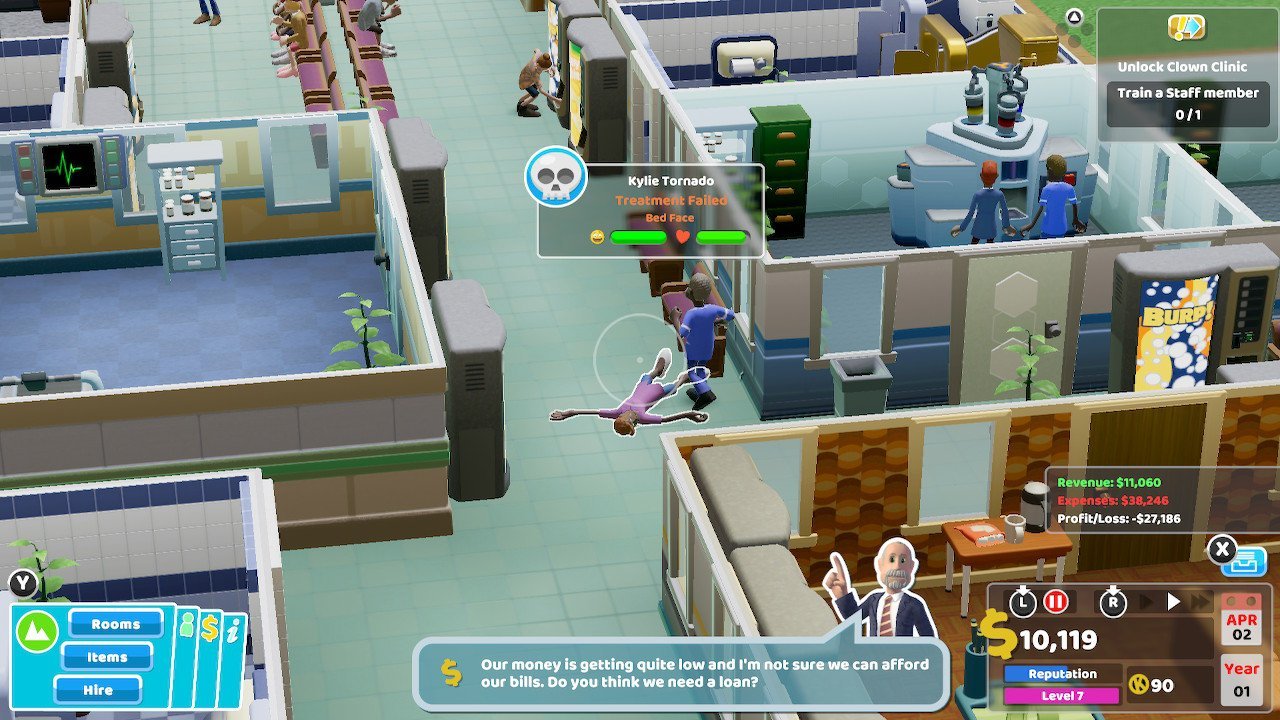
Task: Enable fast-forward game speed
Action: click(x=1200, y=601)
